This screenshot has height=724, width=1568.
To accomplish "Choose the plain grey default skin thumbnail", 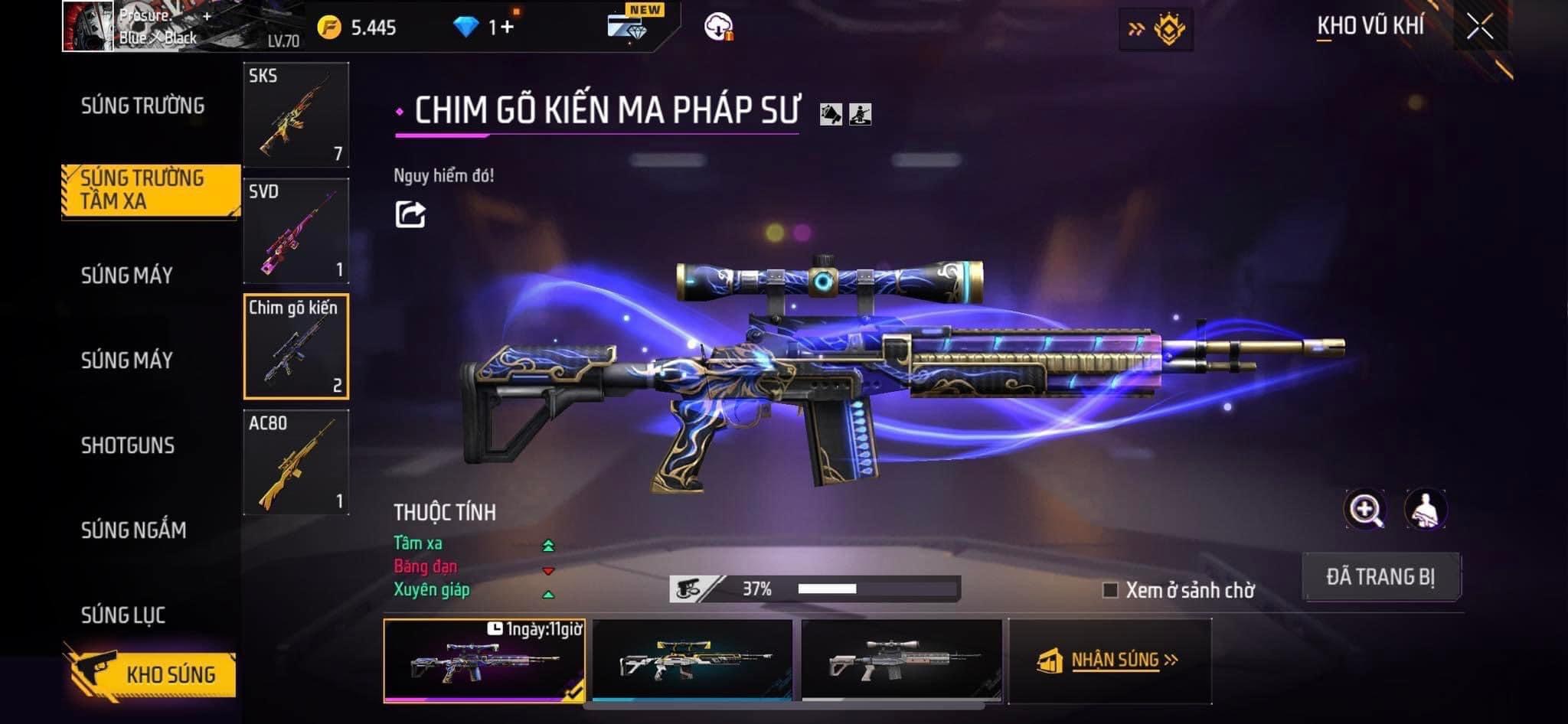I will tap(901, 660).
